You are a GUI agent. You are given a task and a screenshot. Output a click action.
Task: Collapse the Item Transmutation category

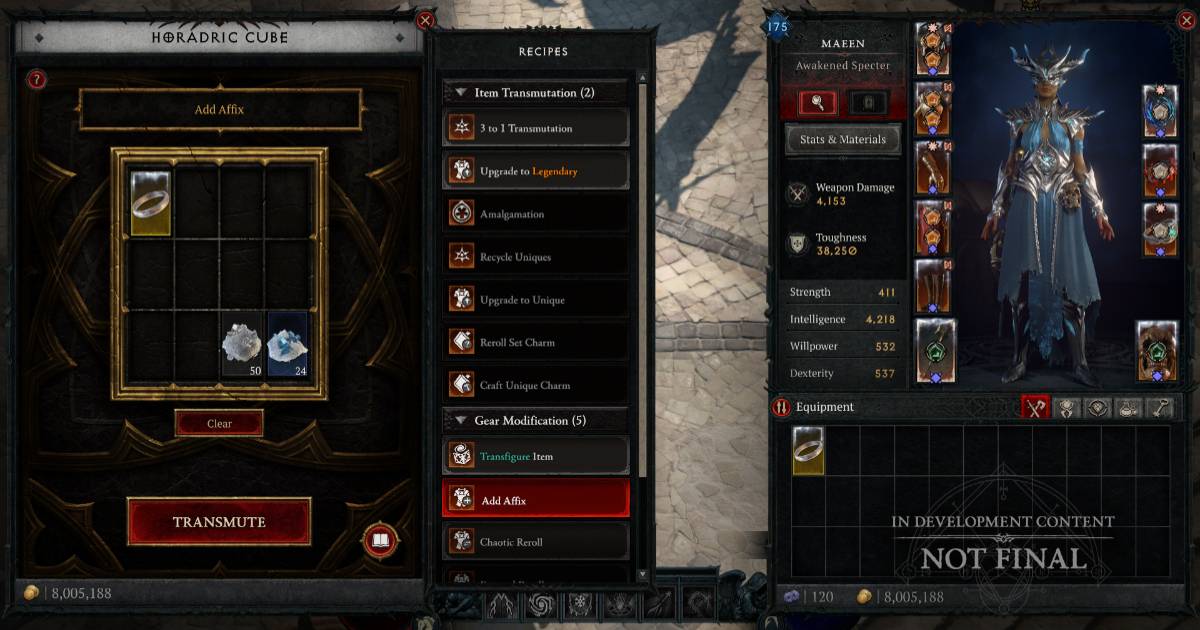tap(461, 93)
